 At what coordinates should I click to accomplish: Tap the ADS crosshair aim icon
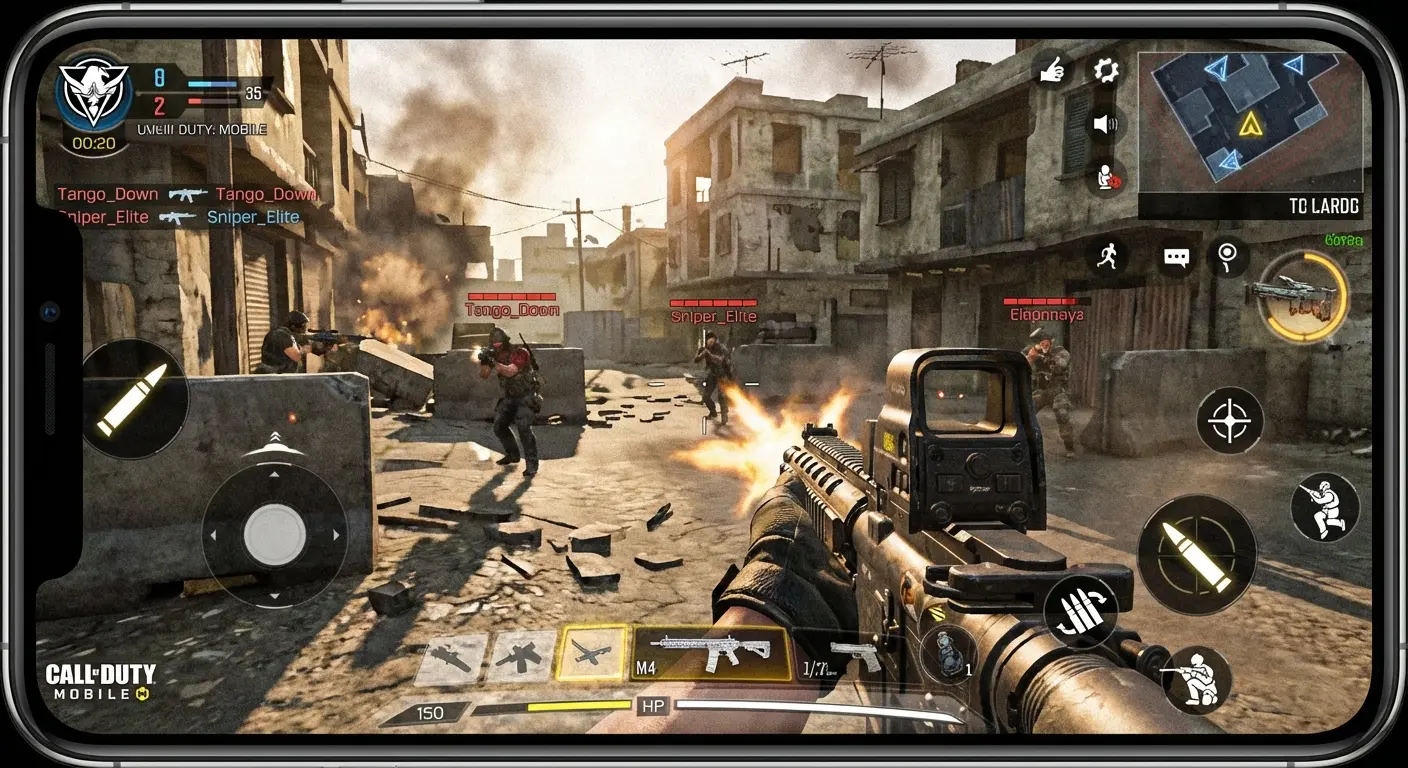pos(1231,420)
